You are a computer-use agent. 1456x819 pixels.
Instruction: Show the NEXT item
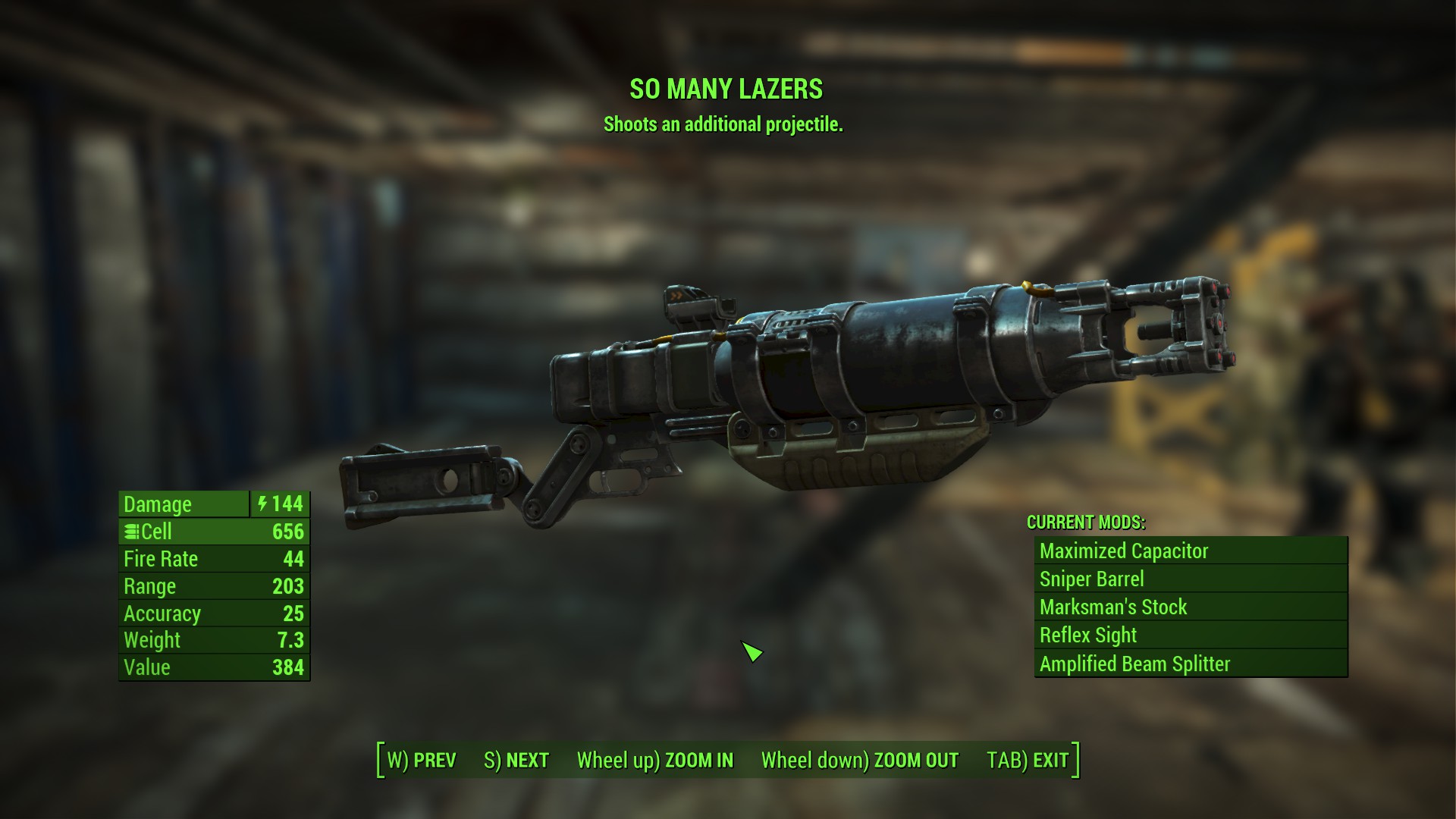pyautogui.click(x=516, y=760)
